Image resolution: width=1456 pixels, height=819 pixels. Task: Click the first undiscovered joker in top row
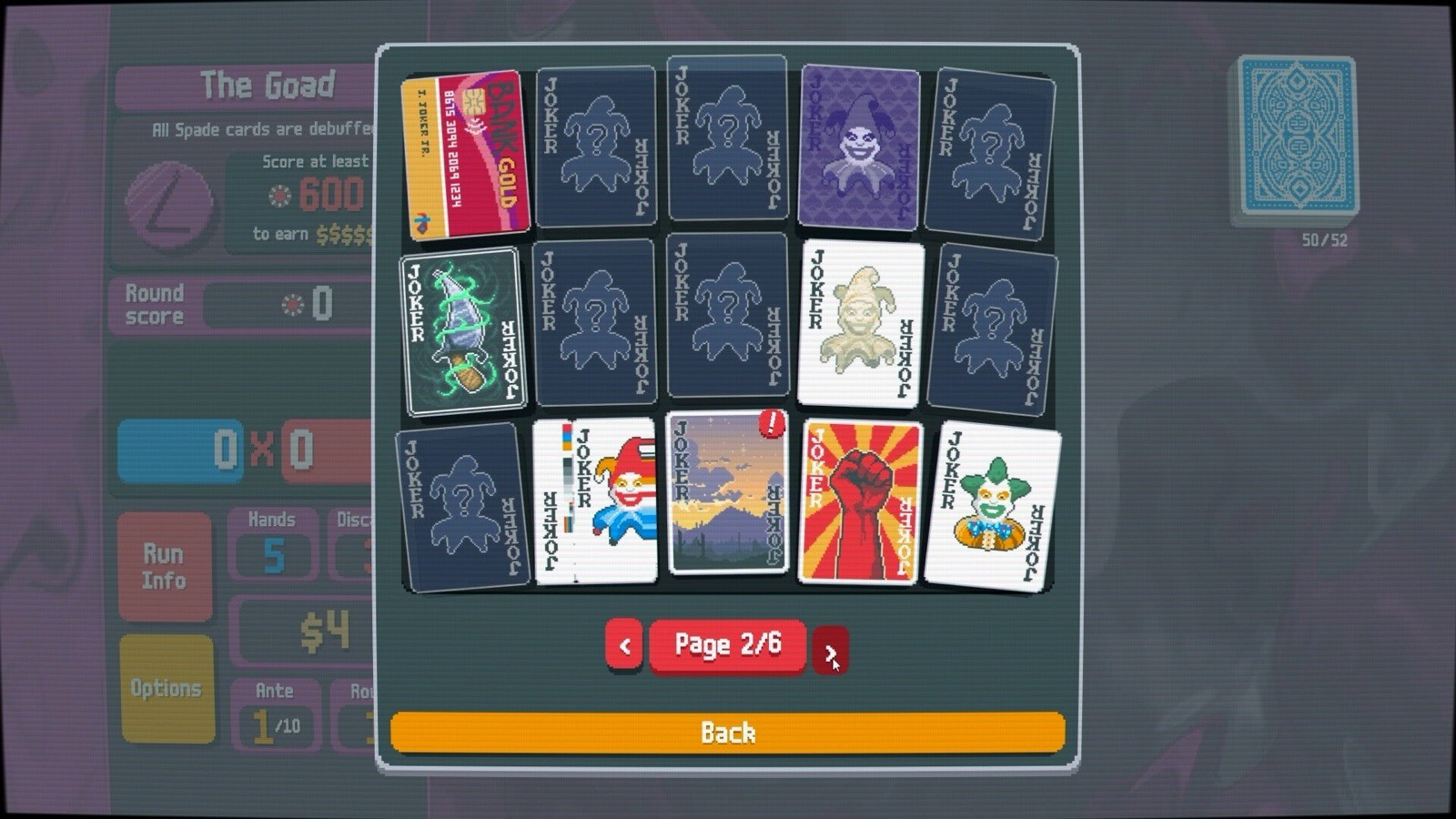click(596, 146)
